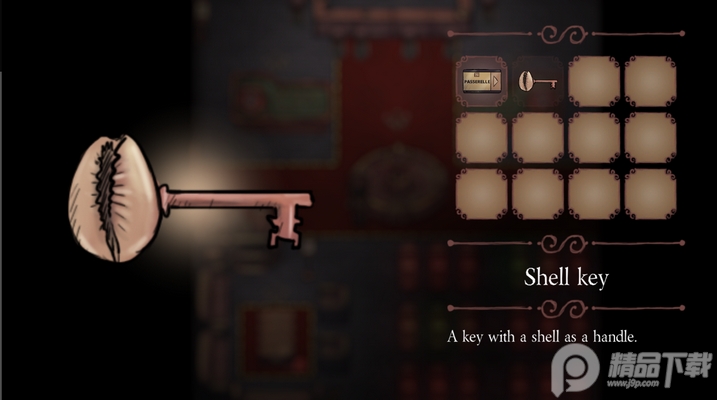Select the Passerelle plaque inventory slot
The width and height of the screenshot is (717, 400).
[481, 81]
